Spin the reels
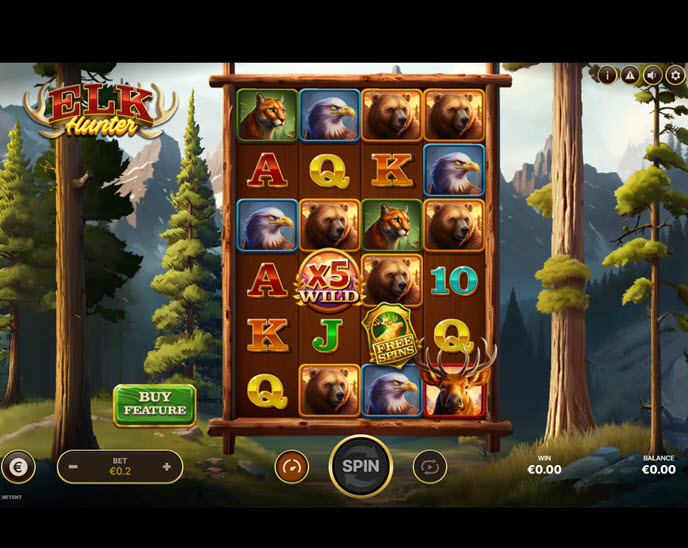 (360, 466)
